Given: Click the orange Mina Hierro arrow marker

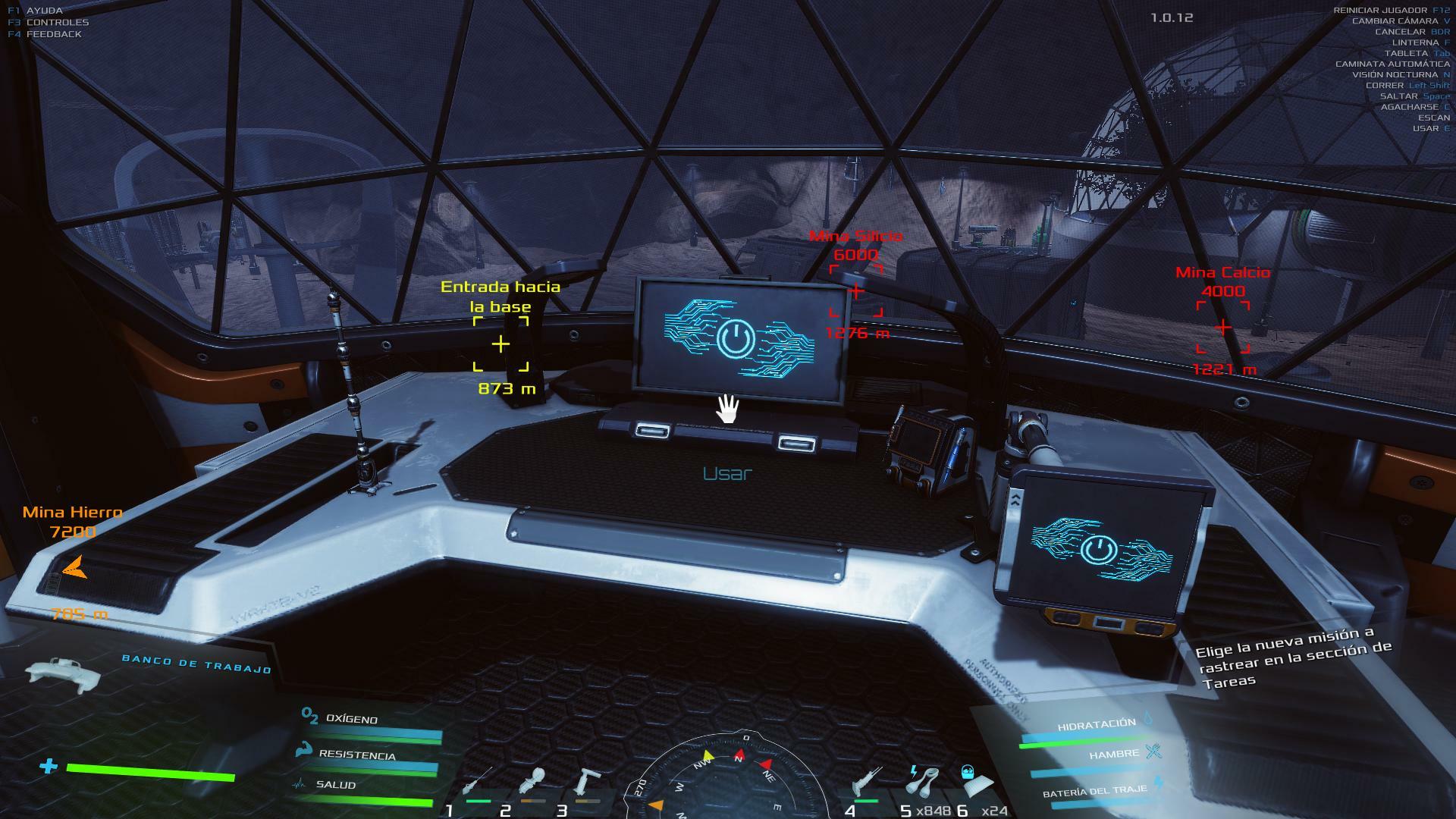Looking at the screenshot, I should pos(74,567).
